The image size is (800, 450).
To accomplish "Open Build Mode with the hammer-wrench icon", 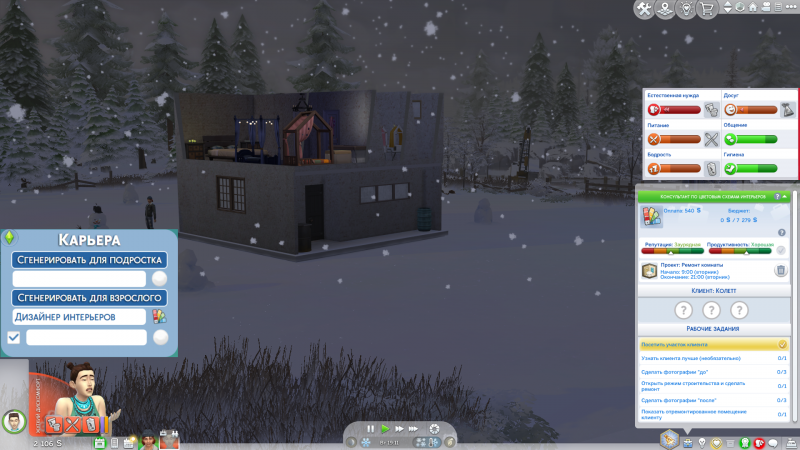I will (x=646, y=9).
